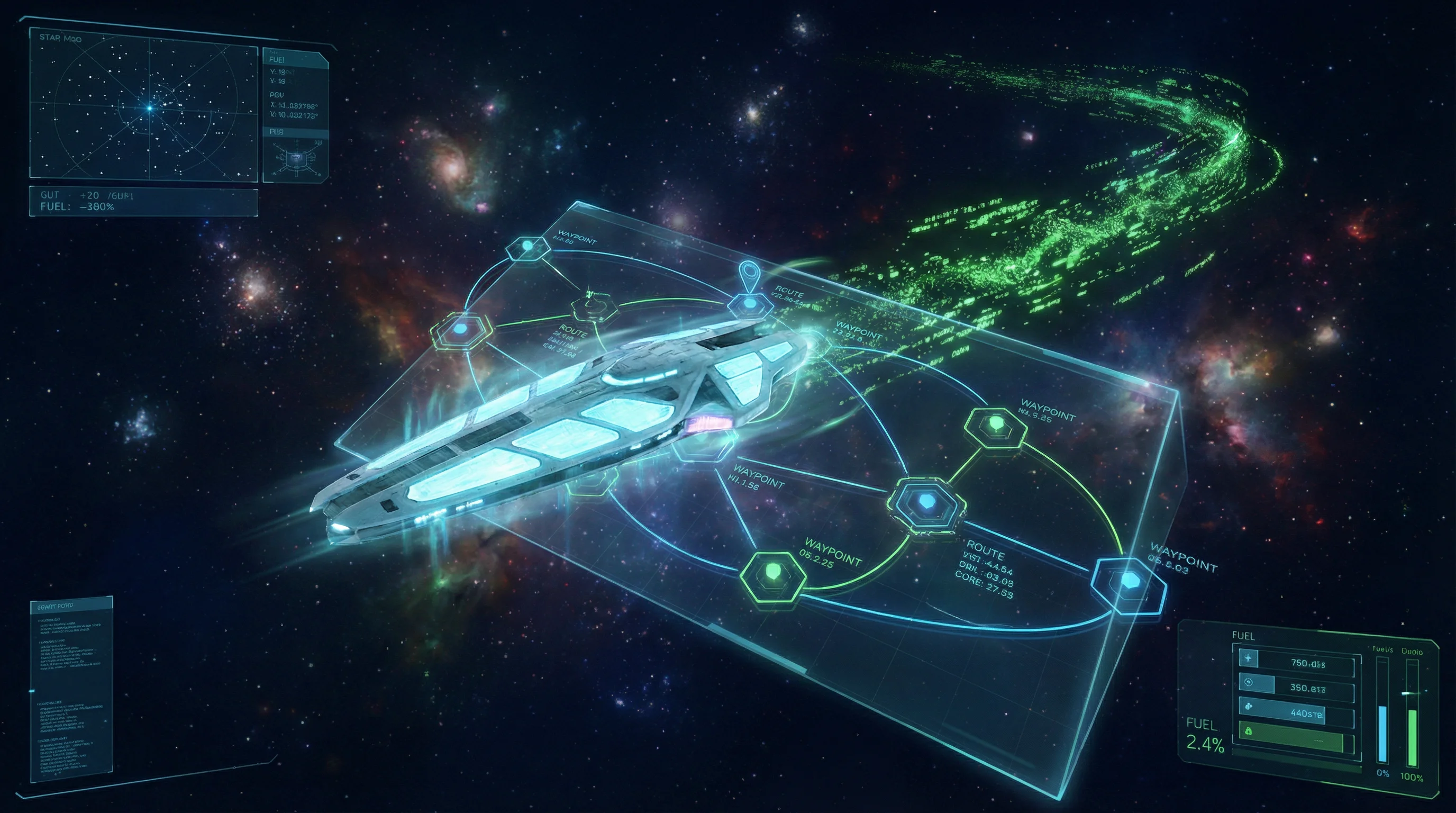Select the fuel row reading 750
This screenshot has height=813, width=1456.
click(1298, 662)
